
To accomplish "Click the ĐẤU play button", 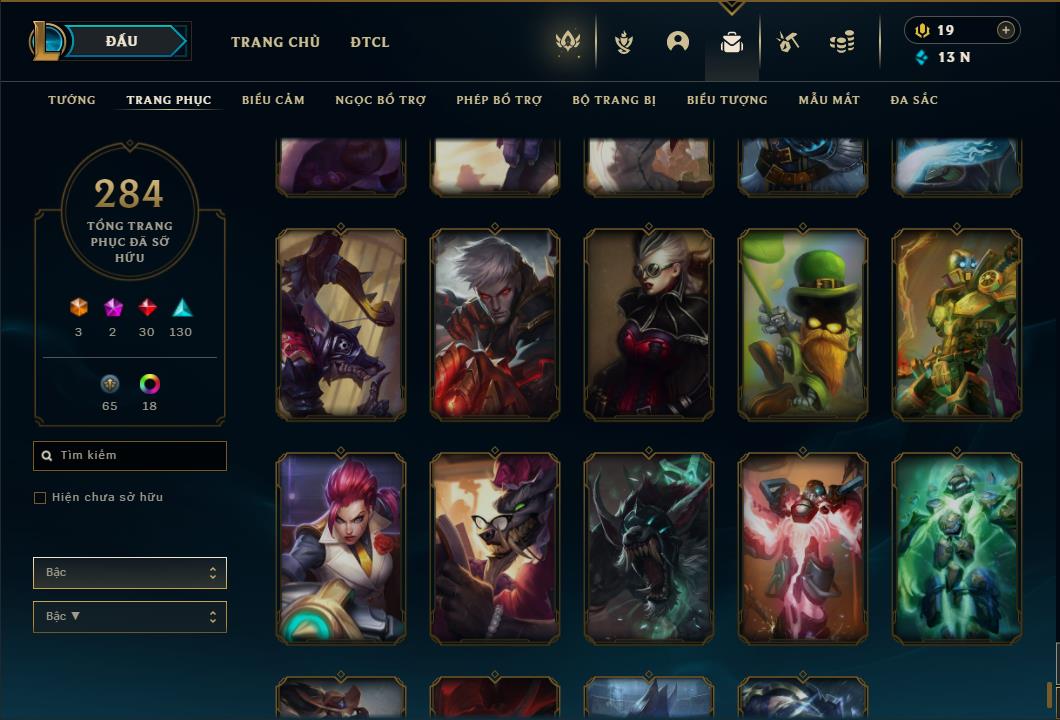I will (x=121, y=41).
